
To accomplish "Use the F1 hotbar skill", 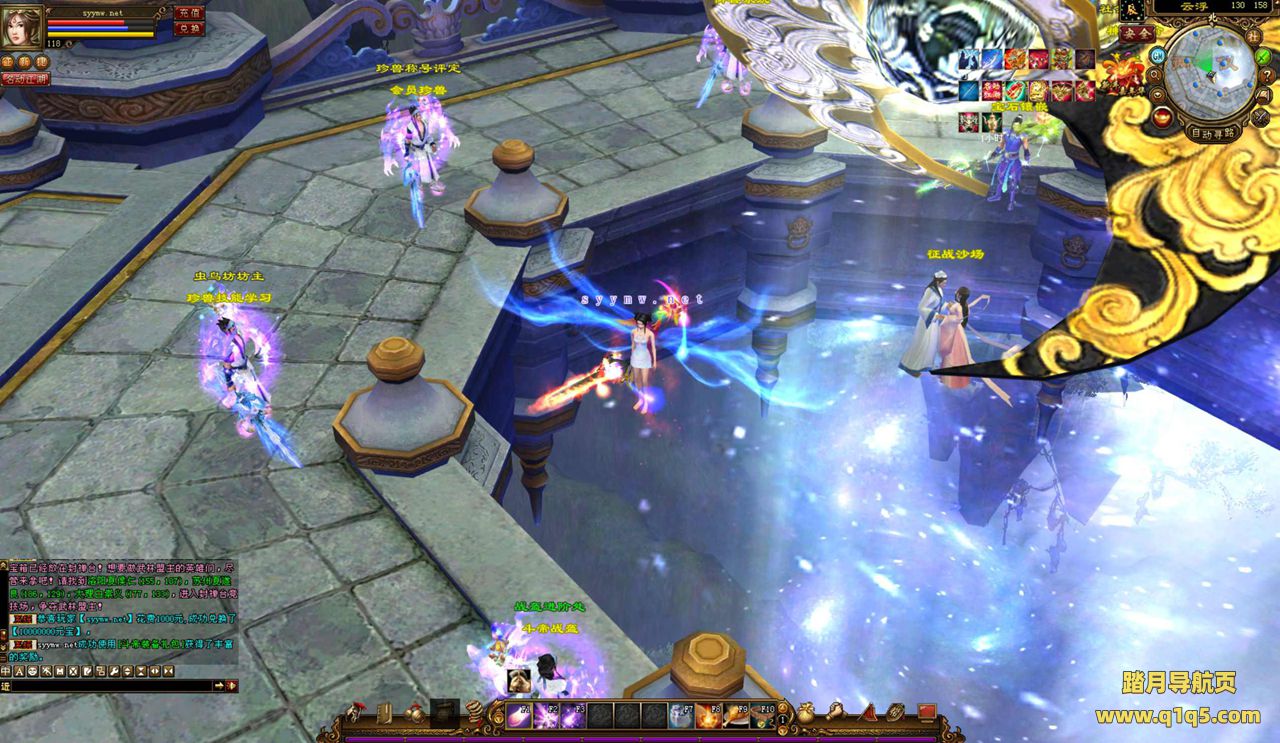I will (x=519, y=716).
